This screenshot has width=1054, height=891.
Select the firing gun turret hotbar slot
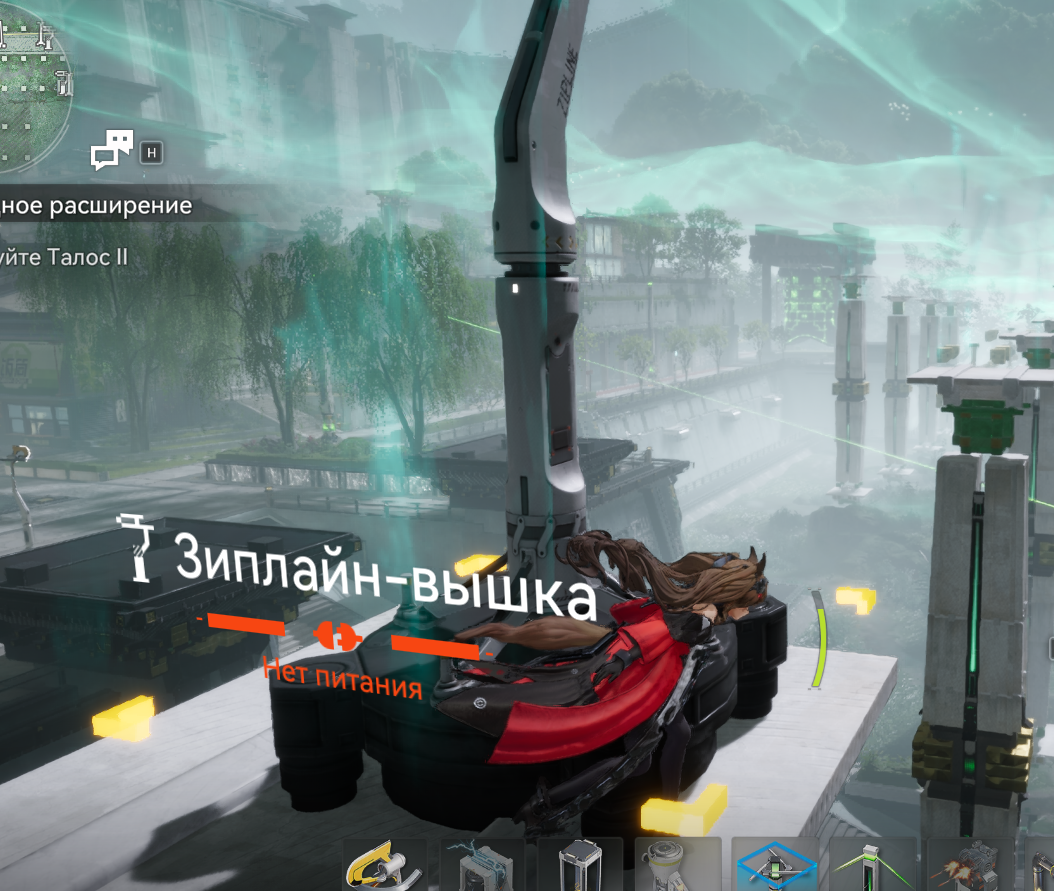[968, 866]
